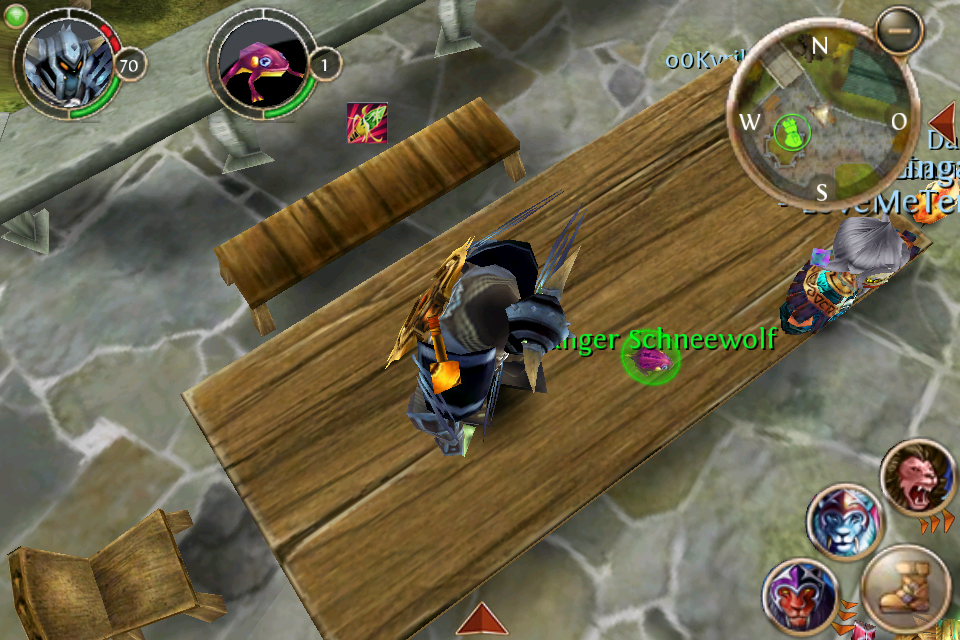Screen dimensions: 960x640
Task: Inspect the green gem buff icon
Action: click(367, 122)
